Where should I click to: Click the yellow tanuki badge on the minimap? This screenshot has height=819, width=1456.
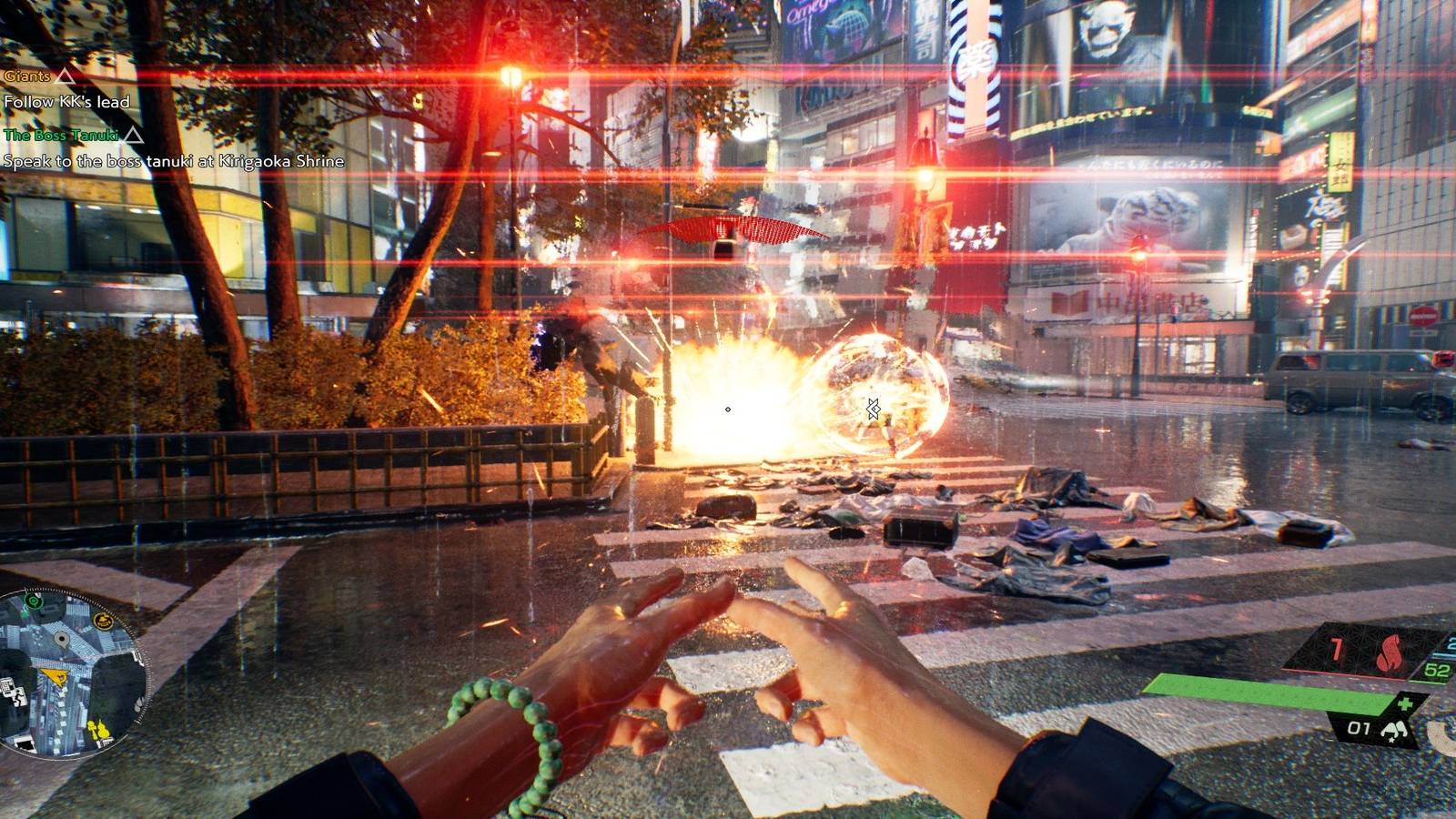click(103, 620)
